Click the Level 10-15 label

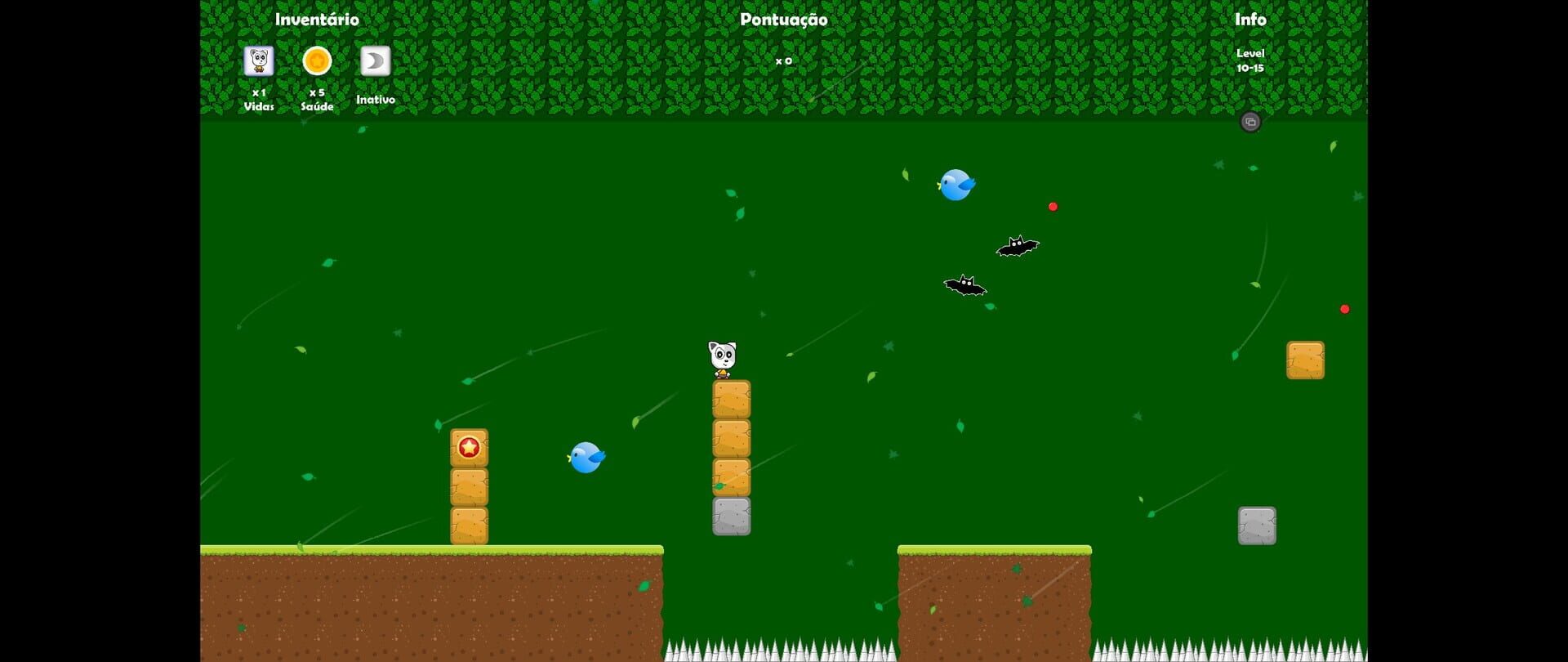pos(1251,60)
